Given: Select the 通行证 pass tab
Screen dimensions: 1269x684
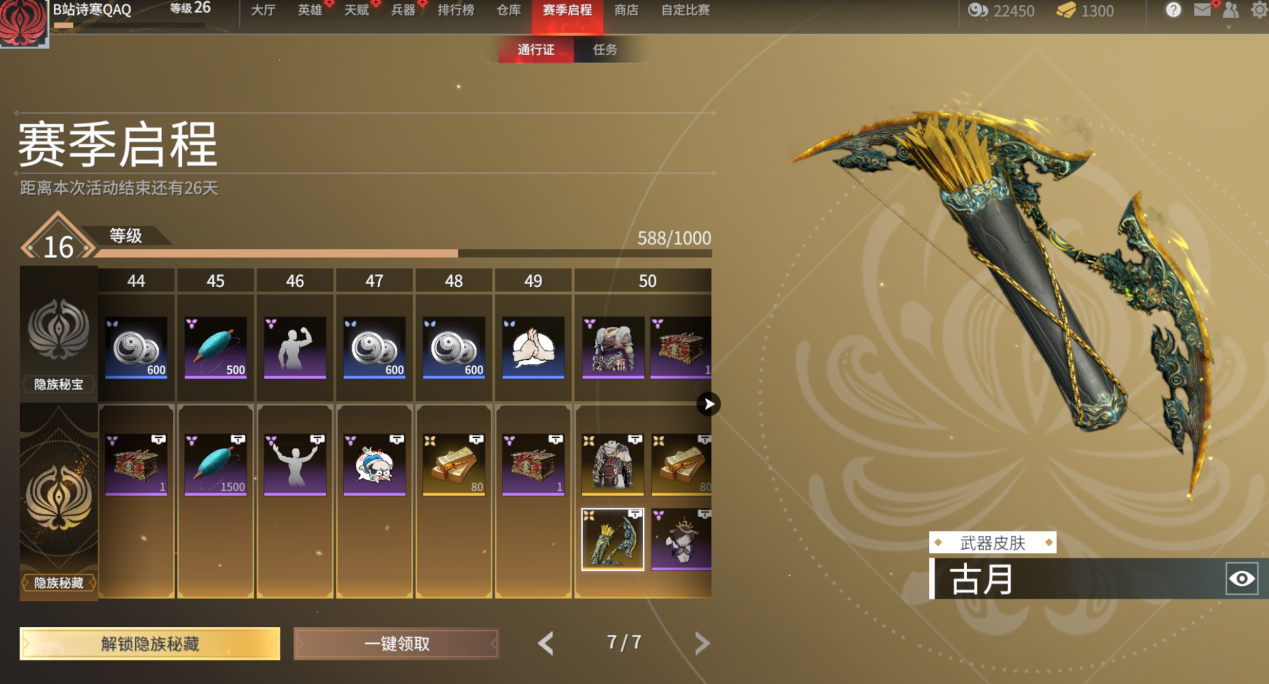Looking at the screenshot, I should (x=536, y=50).
